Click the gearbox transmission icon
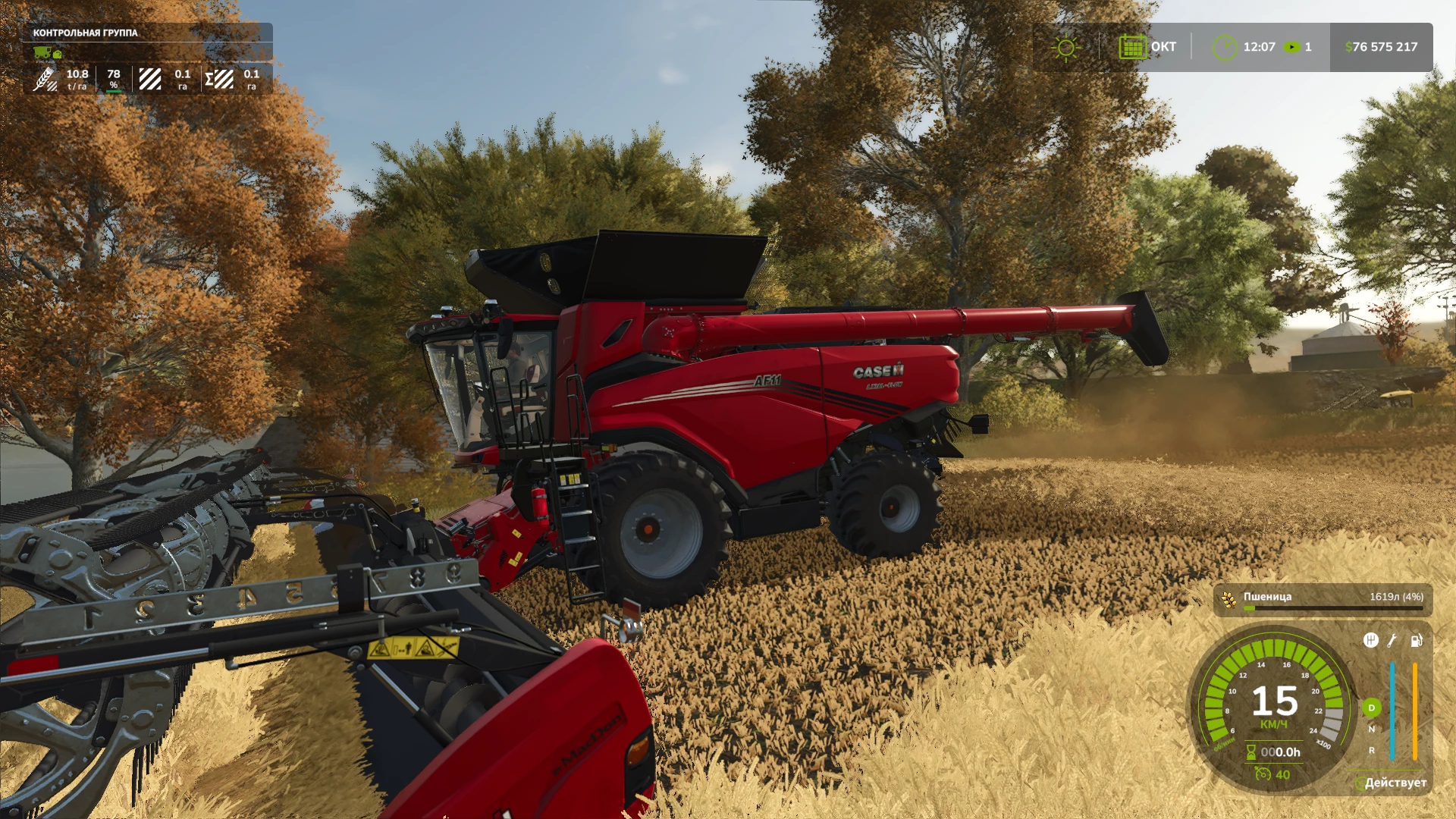The image size is (1456, 819). tap(1370, 640)
